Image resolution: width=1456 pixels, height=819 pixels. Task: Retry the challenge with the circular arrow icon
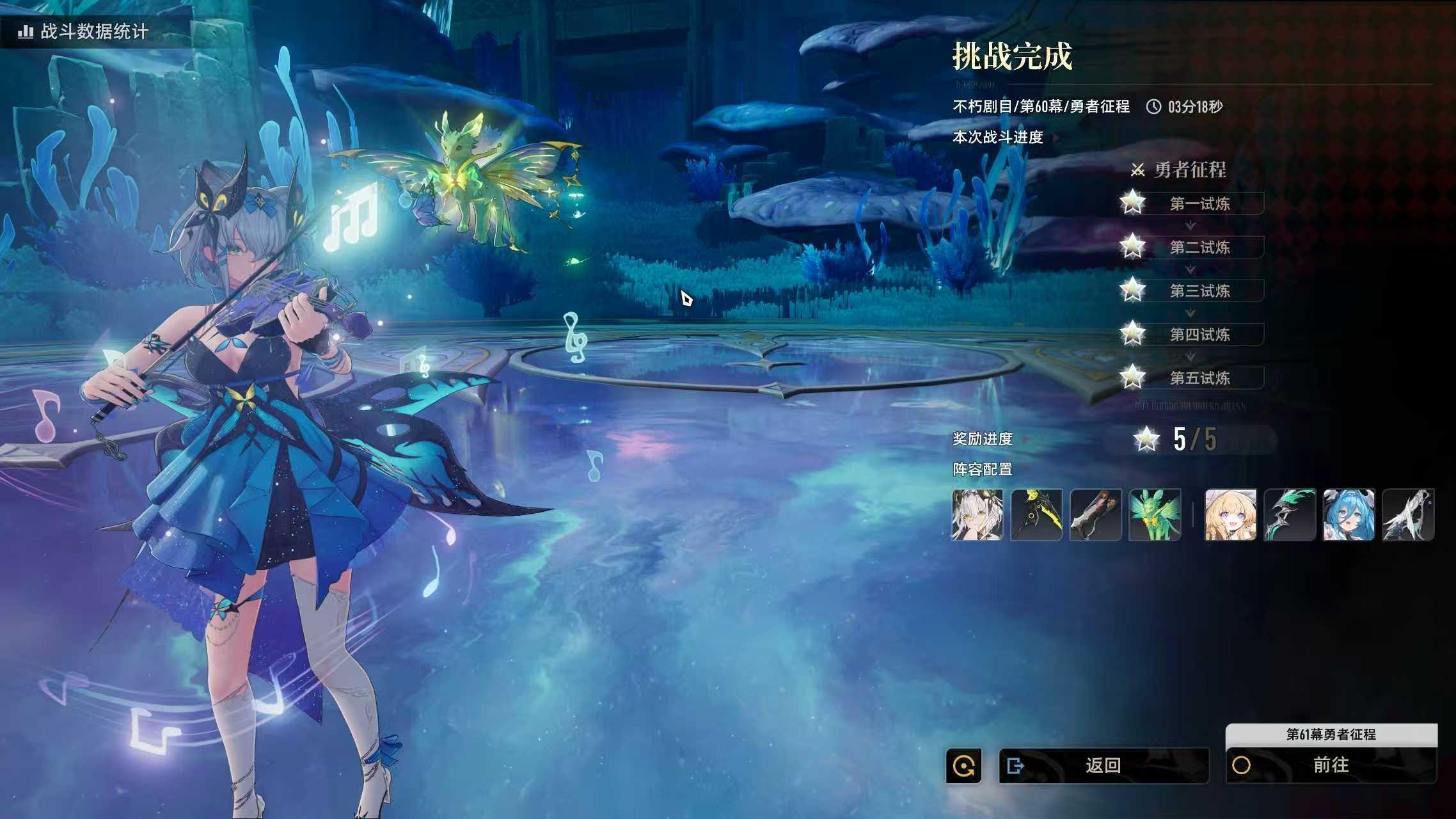click(x=963, y=765)
